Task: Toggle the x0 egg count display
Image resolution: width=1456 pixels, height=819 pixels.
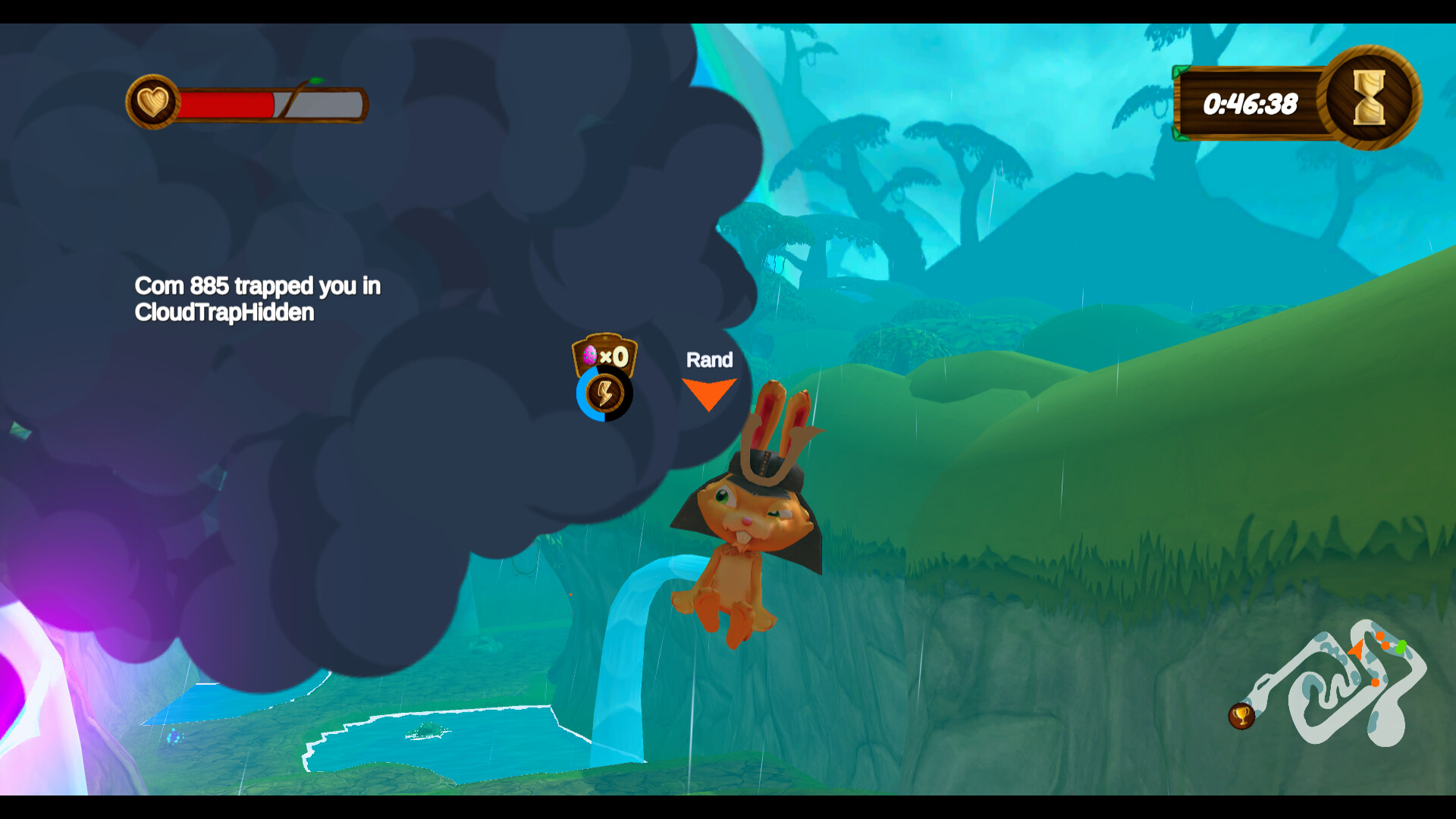Action: (614, 358)
